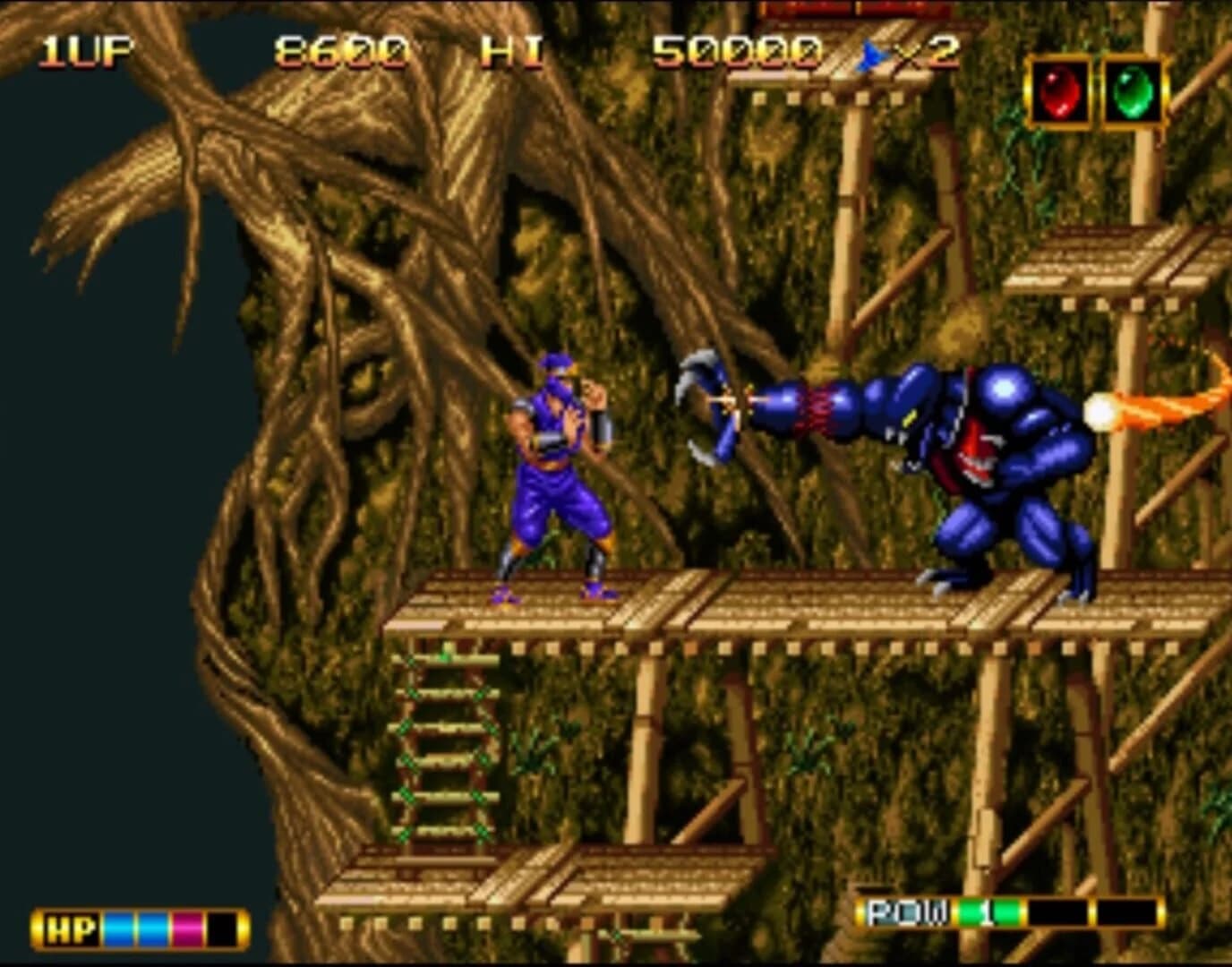Click the fireball projectile from the boss's tail
The height and width of the screenshot is (967, 1232).
point(1099,411)
